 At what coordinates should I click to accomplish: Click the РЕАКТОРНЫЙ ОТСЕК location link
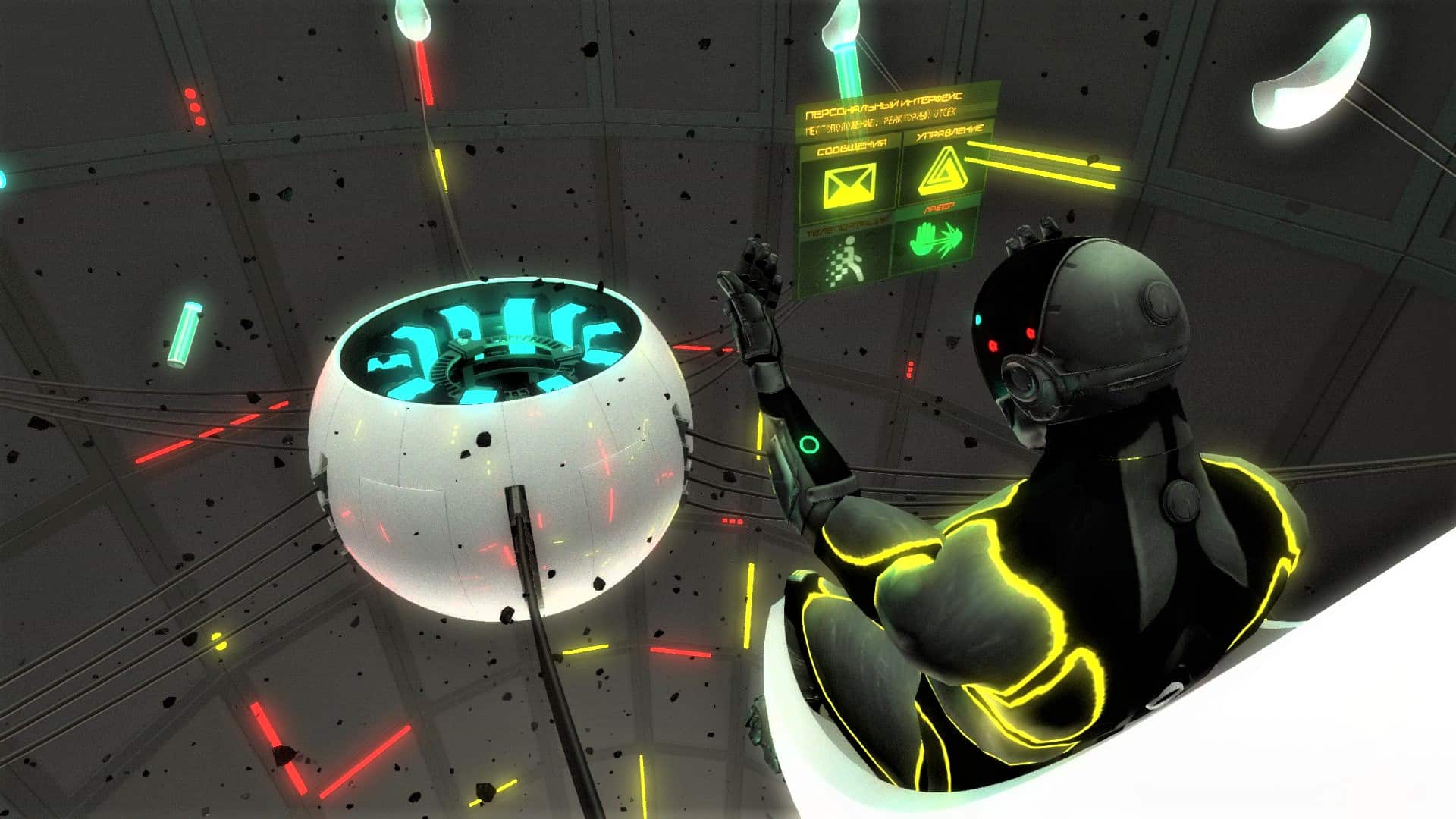[919, 117]
